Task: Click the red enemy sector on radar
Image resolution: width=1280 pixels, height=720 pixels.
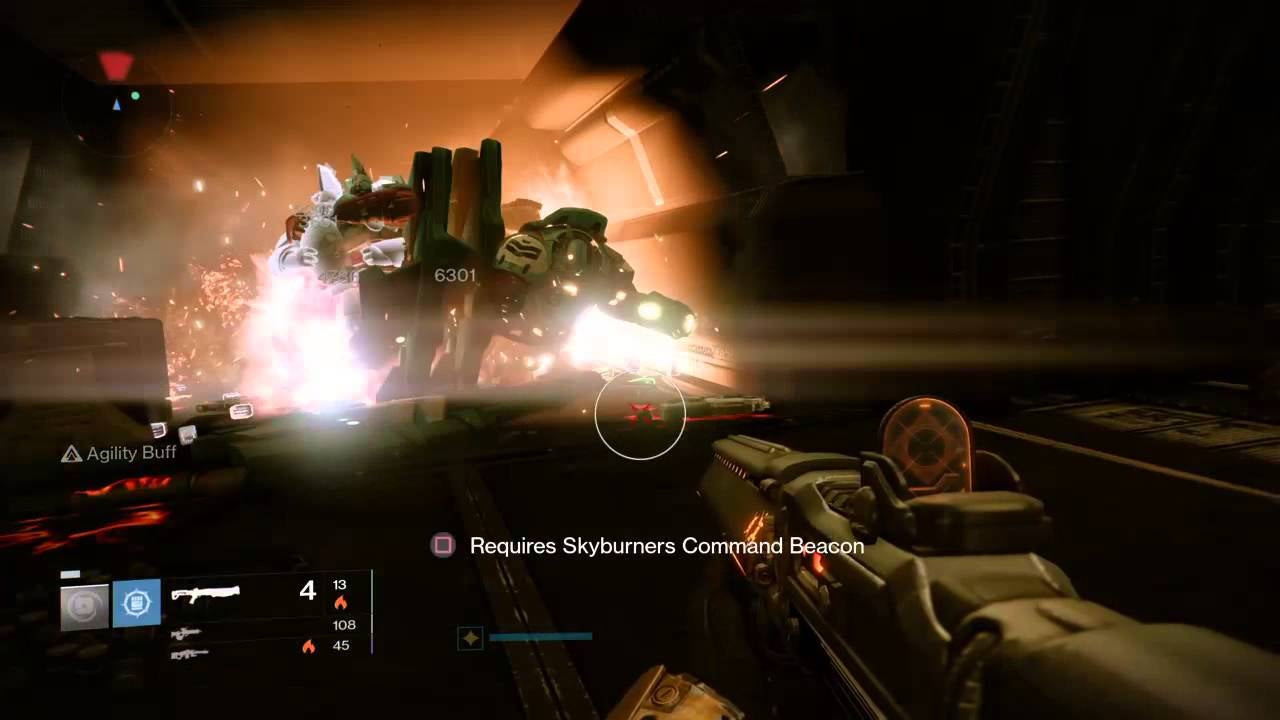Action: click(116, 65)
